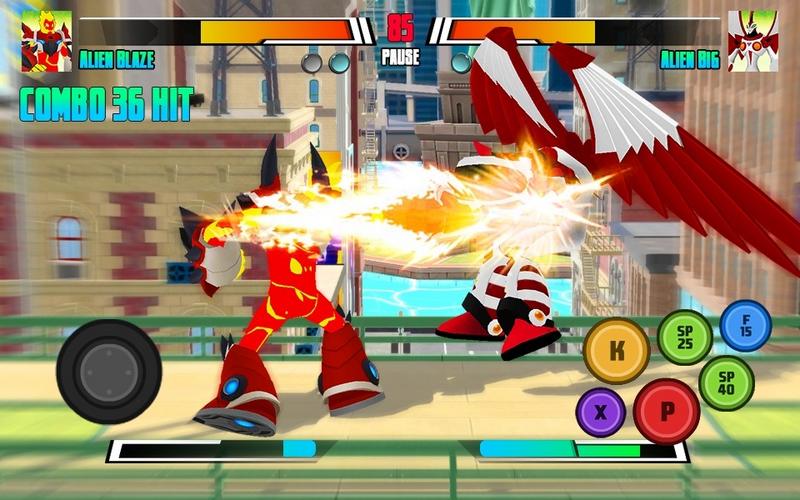The height and width of the screenshot is (500, 800).
Task: Use the blue F 15 skill button
Action: coord(745,326)
